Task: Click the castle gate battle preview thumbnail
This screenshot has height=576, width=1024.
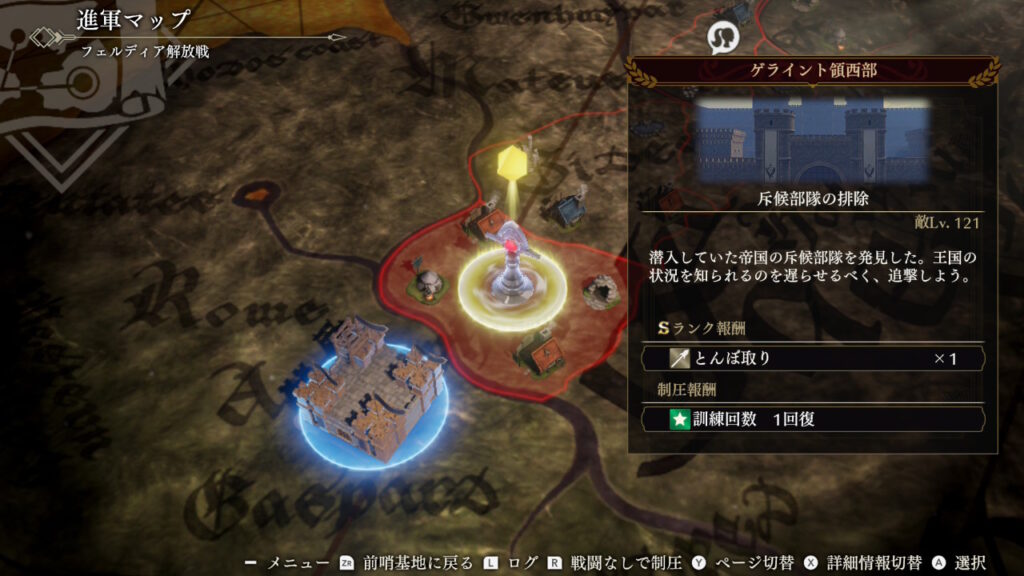Action: coord(812,140)
